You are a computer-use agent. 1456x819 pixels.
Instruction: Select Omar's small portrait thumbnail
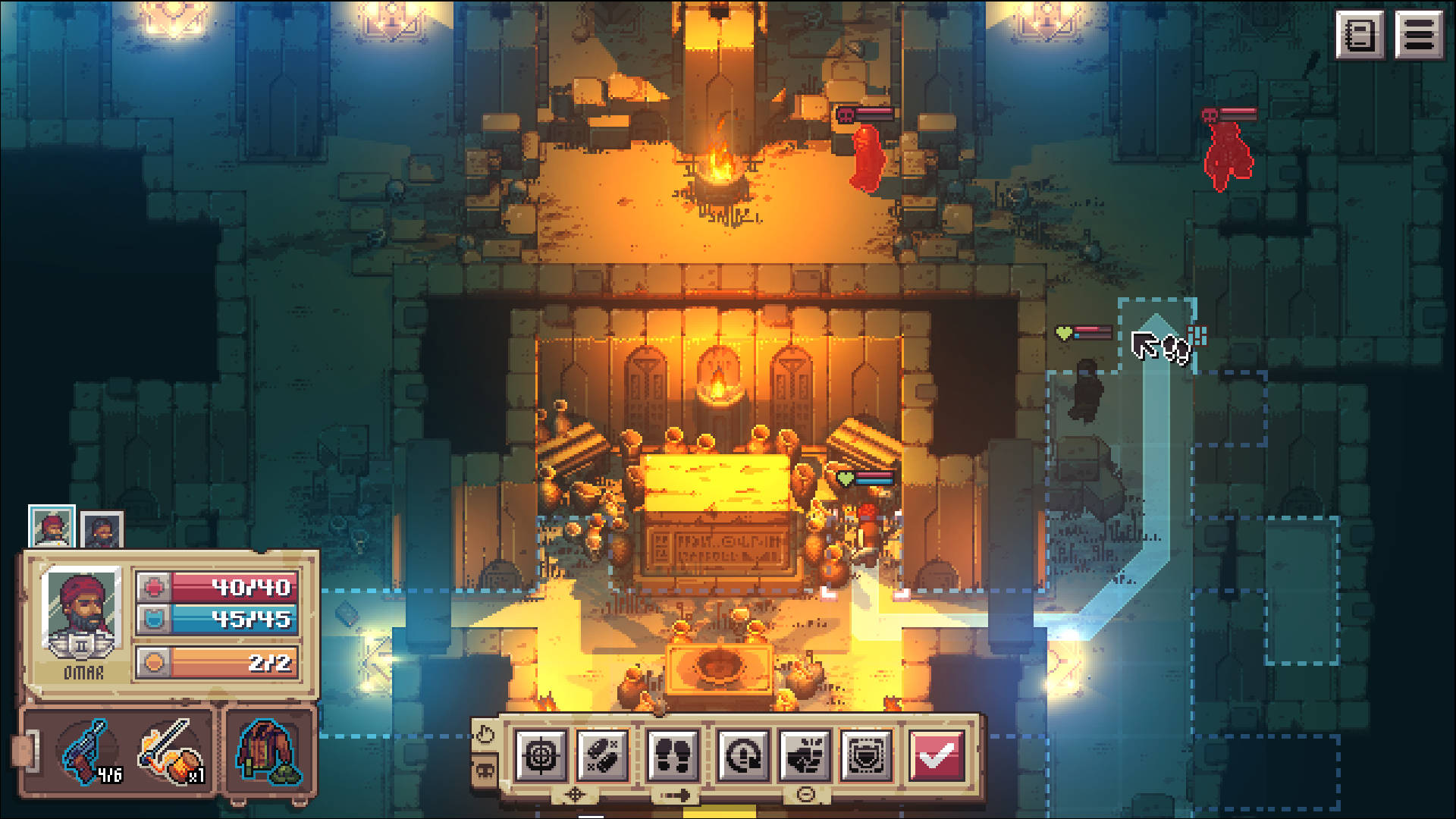coord(52,526)
